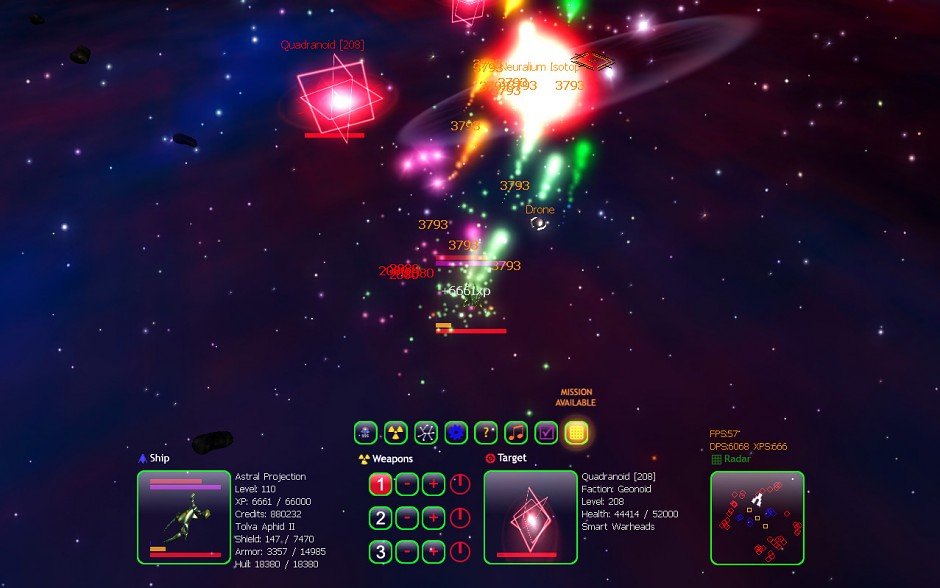Click the minus button for weapon group 3
Image resolution: width=940 pixels, height=588 pixels.
(406, 551)
